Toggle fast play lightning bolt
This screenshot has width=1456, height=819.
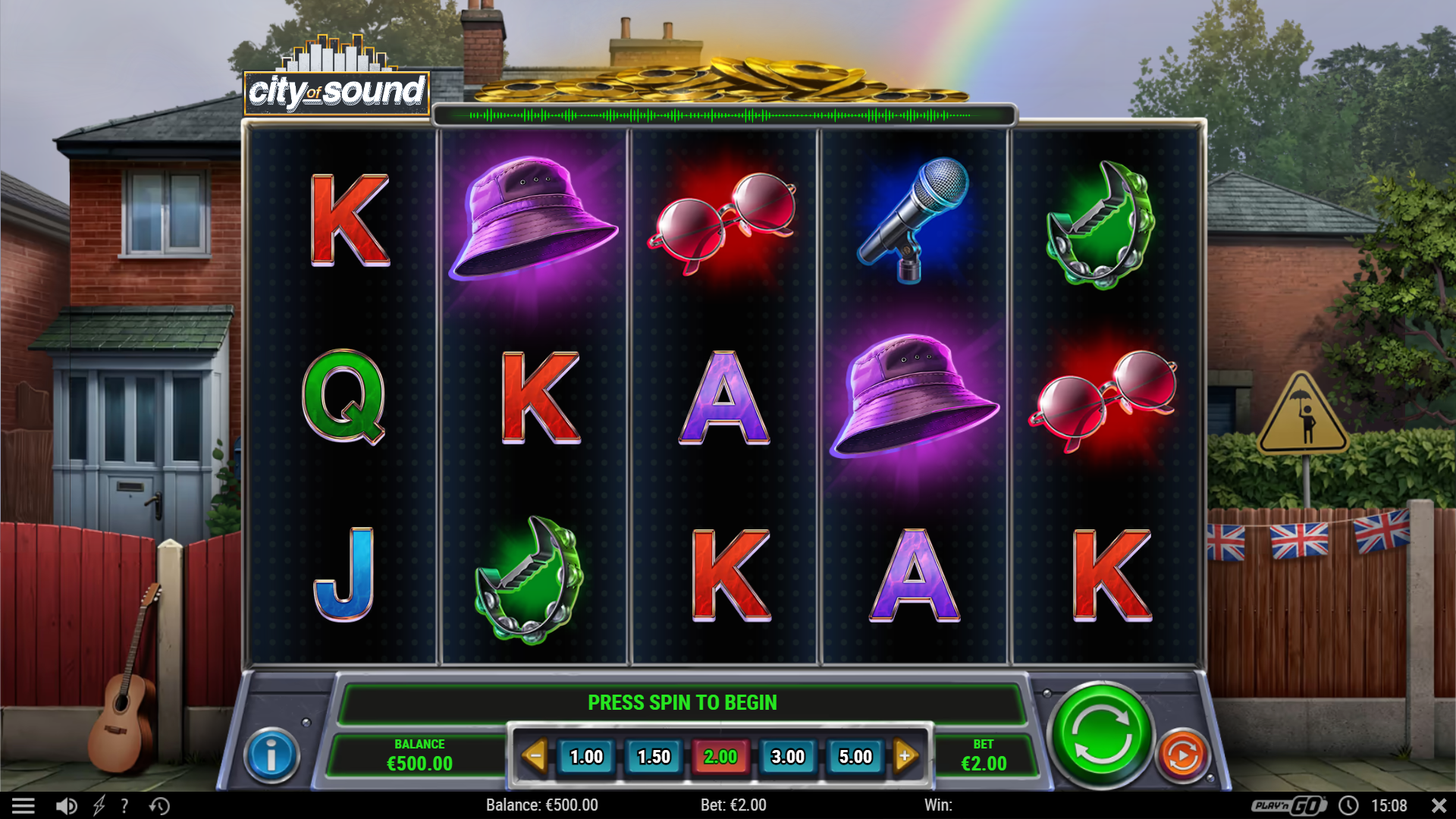pos(99,805)
